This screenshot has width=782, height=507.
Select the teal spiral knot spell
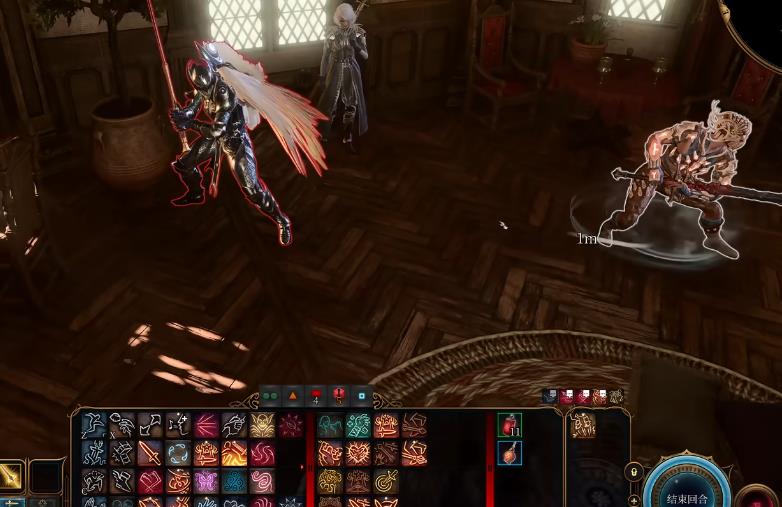click(234, 482)
